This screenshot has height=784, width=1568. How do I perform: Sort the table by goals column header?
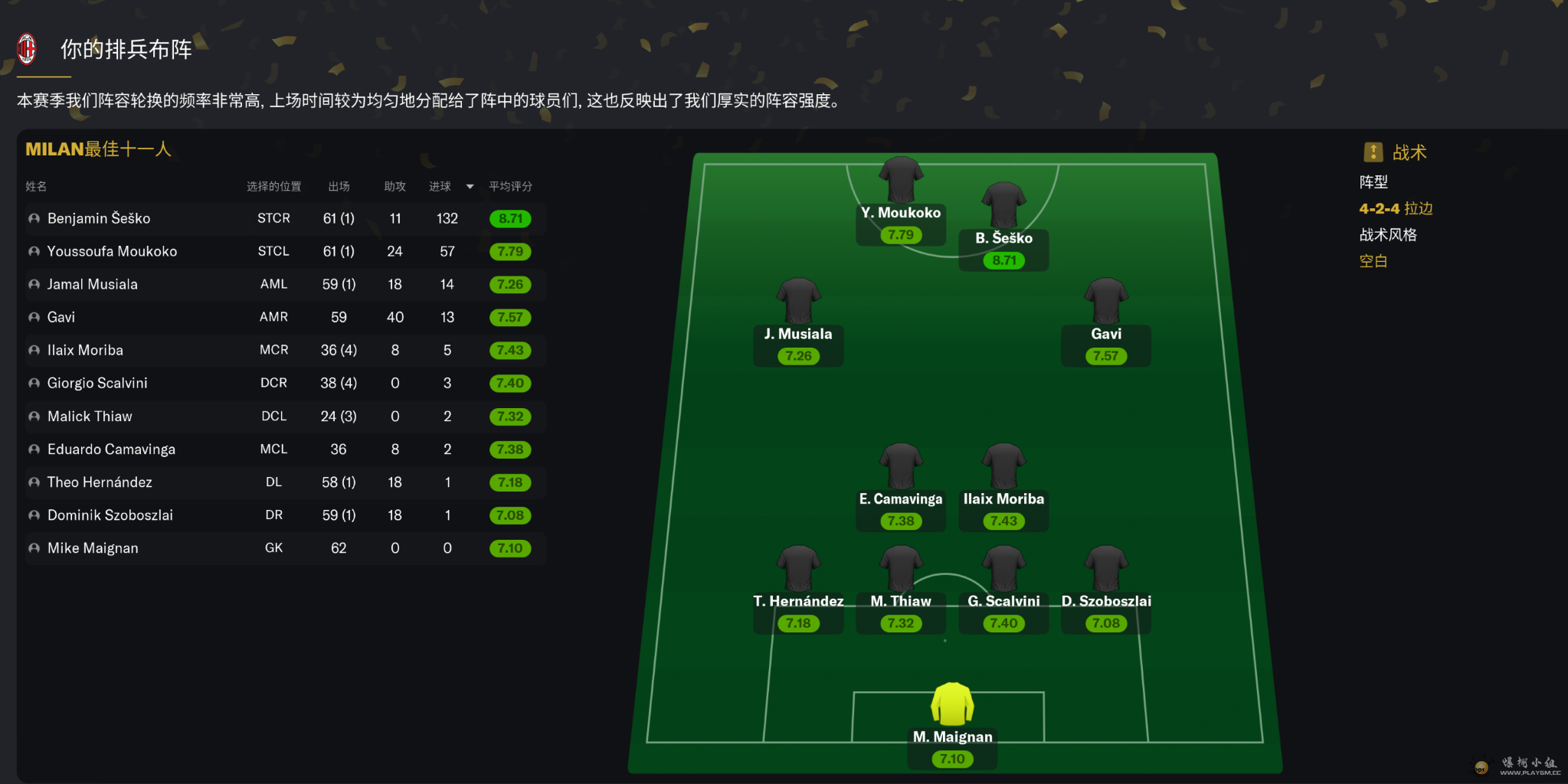click(440, 186)
